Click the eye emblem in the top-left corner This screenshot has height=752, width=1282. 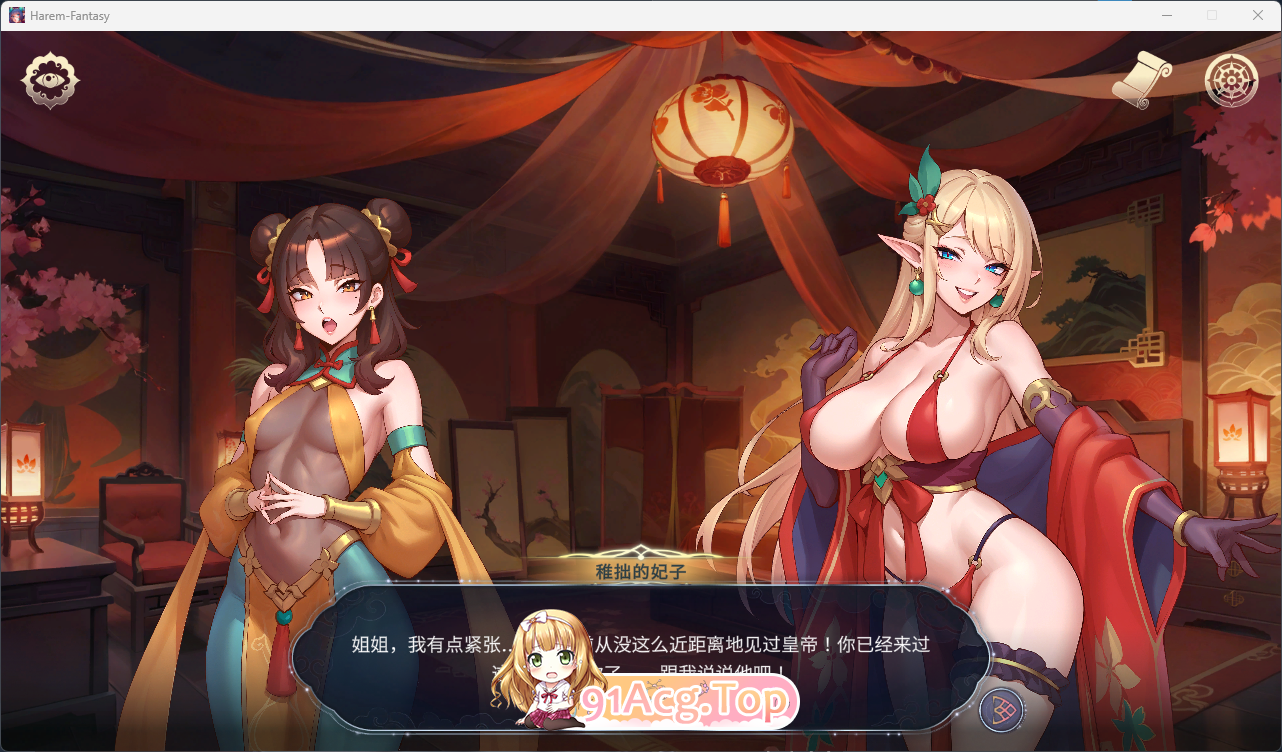tap(49, 80)
